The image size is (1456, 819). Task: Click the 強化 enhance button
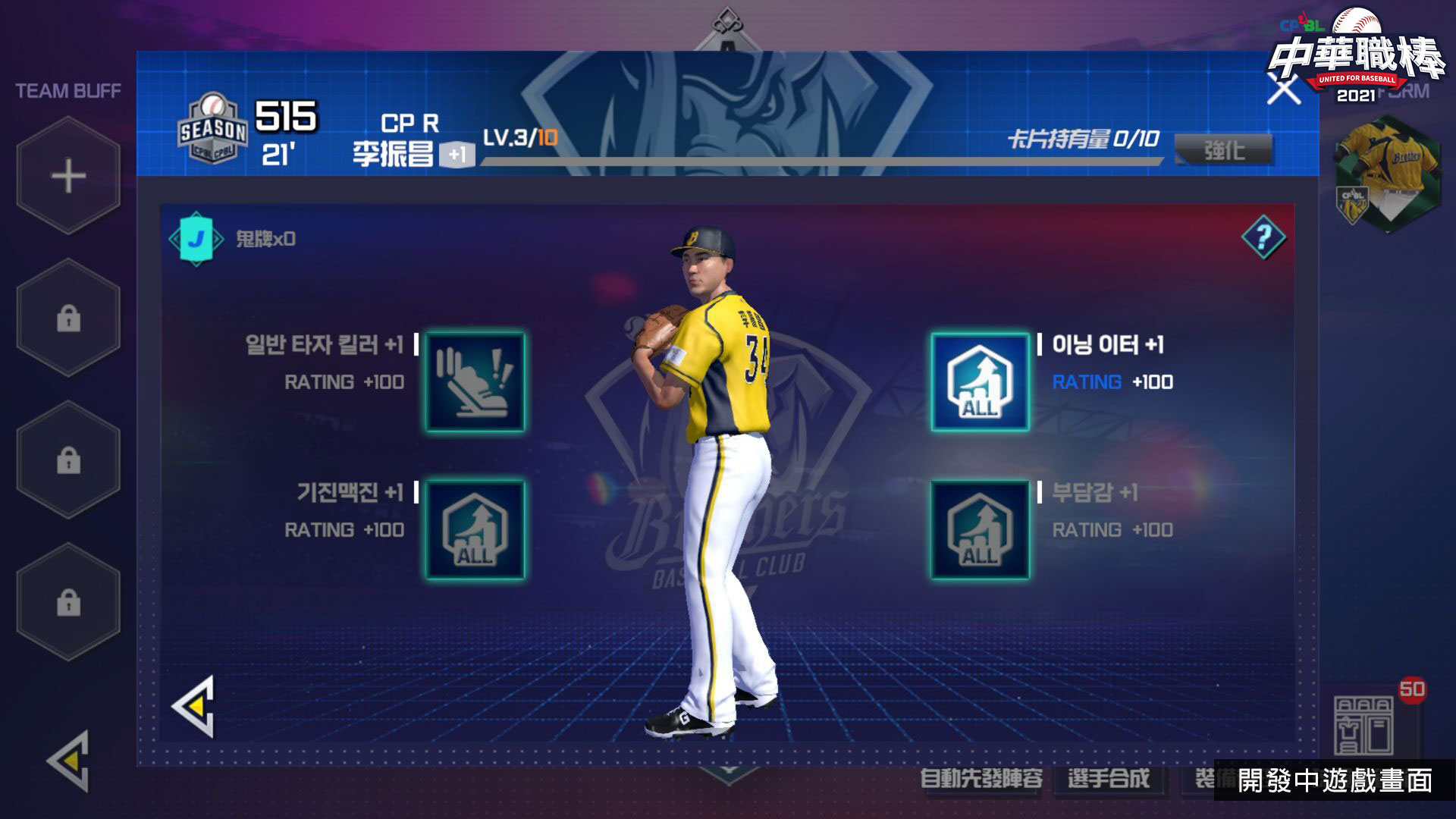pyautogui.click(x=1223, y=149)
